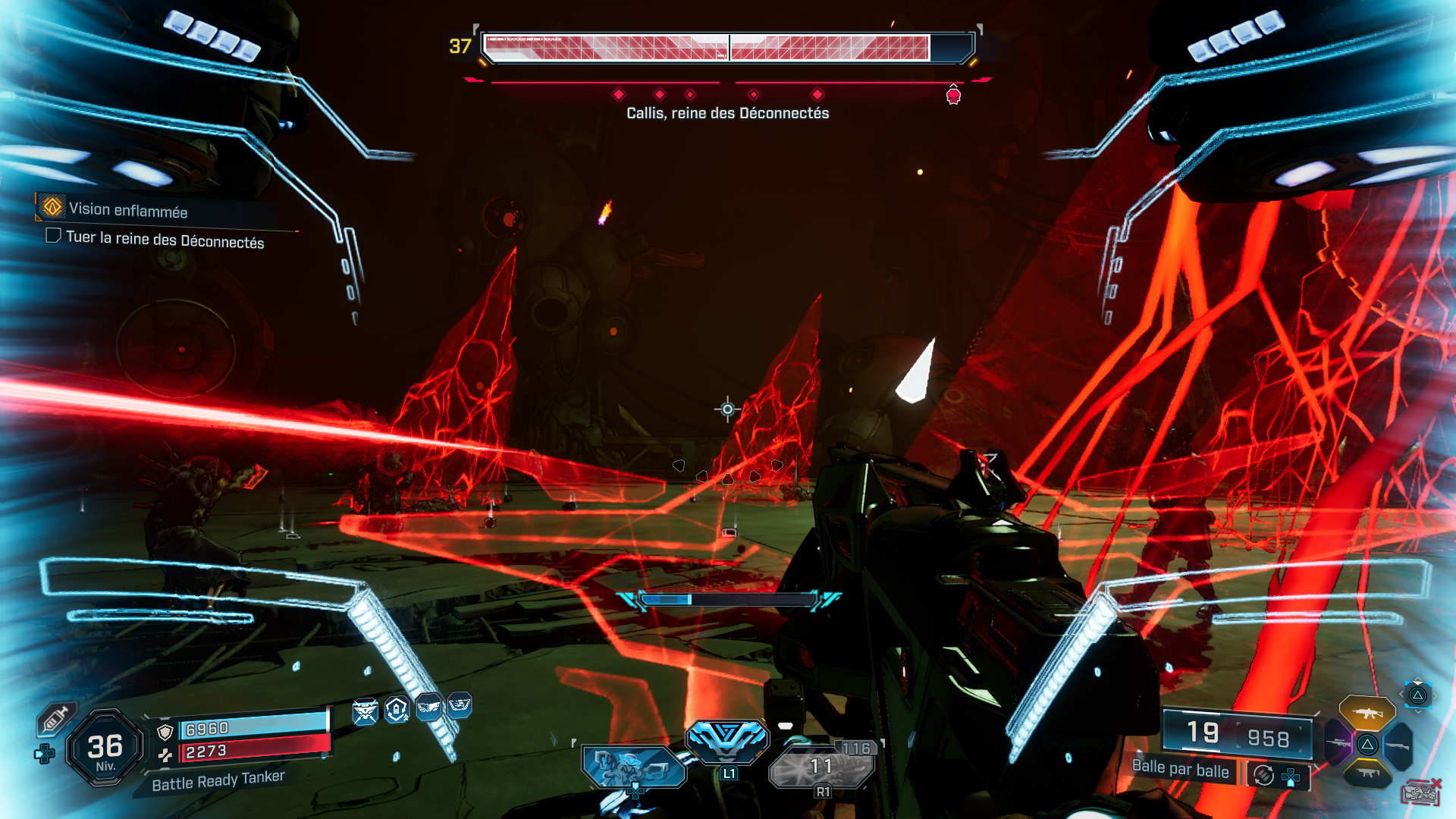Open the Vision enflammée quest tracker
This screenshot has height=819, width=1456.
(x=127, y=209)
